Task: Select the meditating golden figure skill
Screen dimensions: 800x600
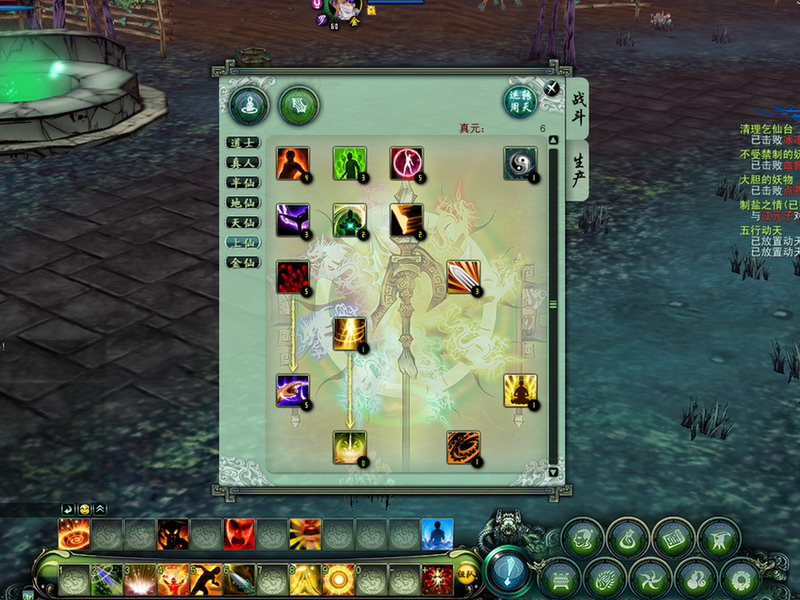Action: pos(520,391)
